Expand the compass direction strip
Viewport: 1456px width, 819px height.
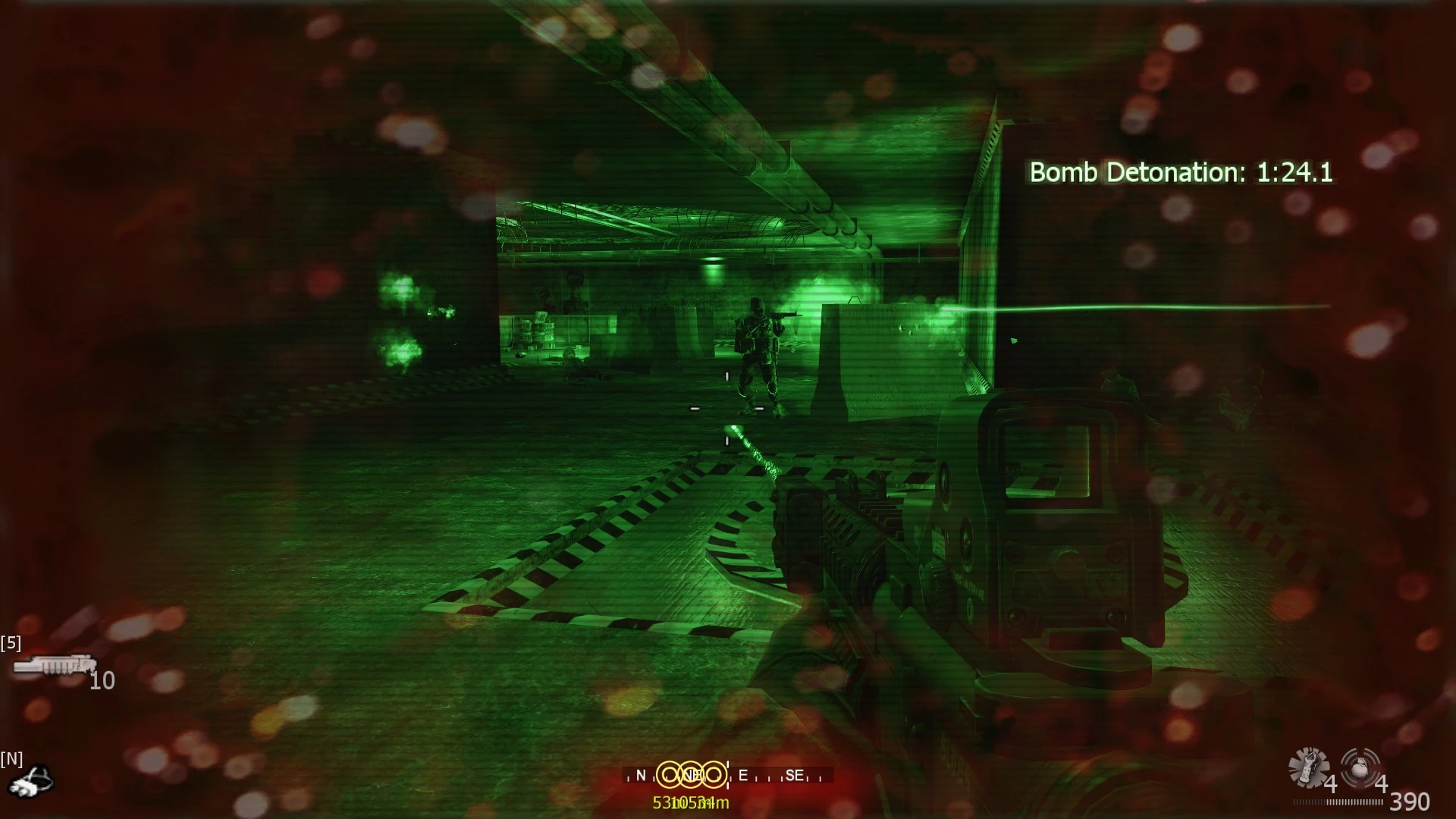tap(728, 776)
